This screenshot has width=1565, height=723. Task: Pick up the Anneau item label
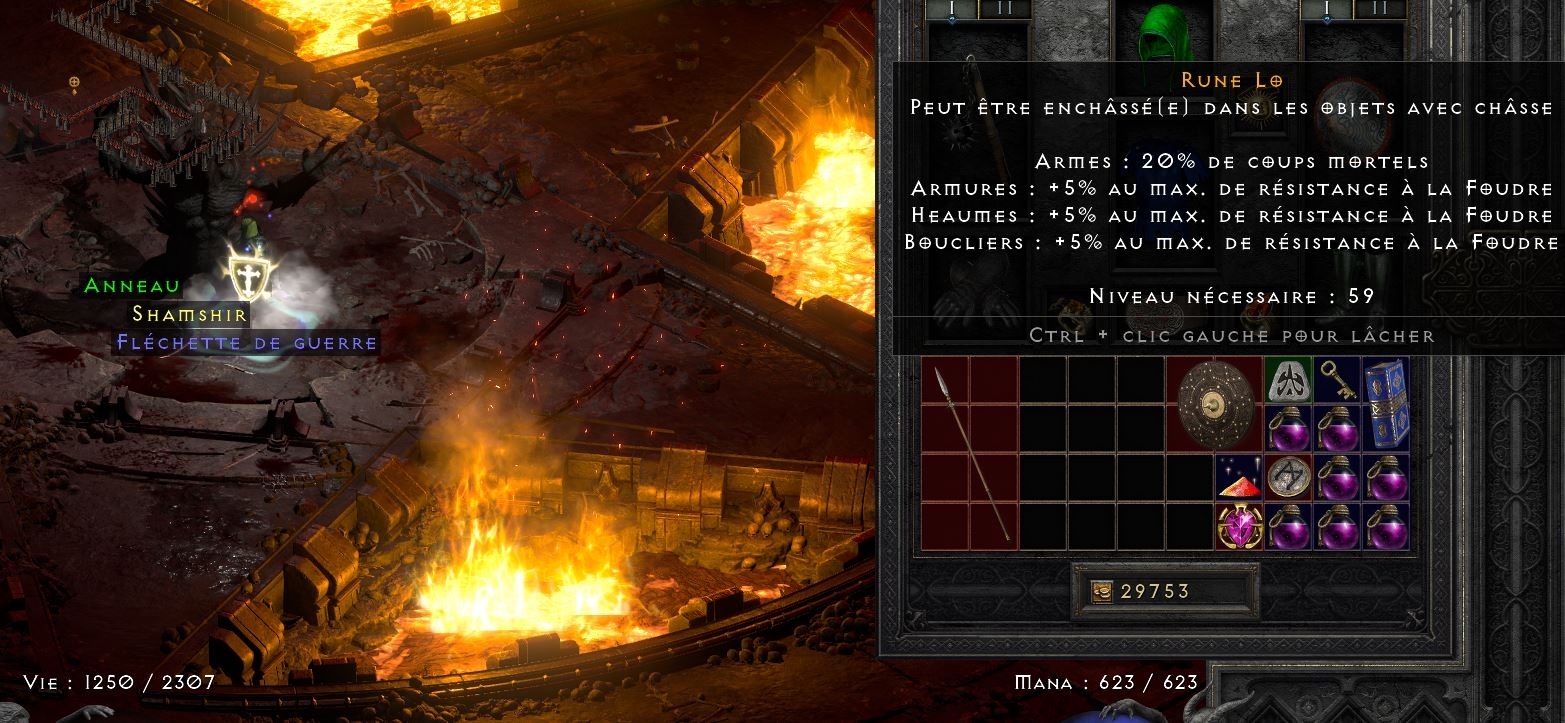pyautogui.click(x=133, y=286)
